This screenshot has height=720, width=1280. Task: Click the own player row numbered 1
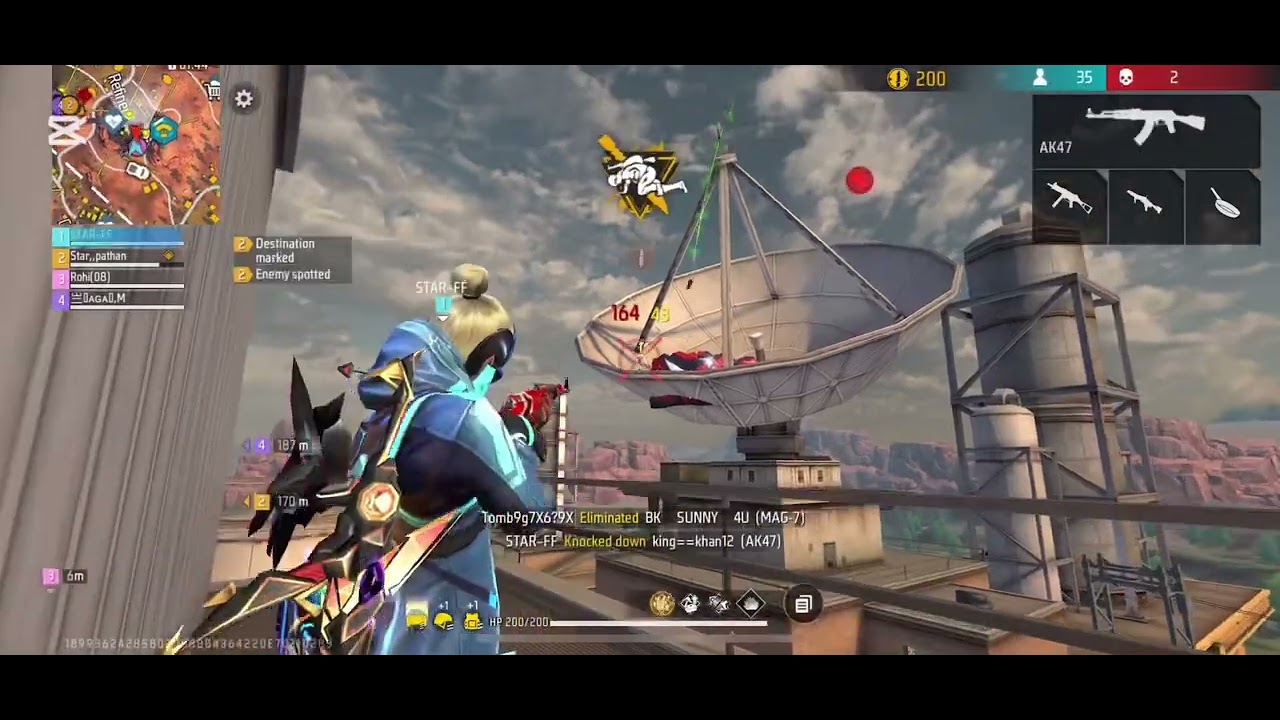120,236
